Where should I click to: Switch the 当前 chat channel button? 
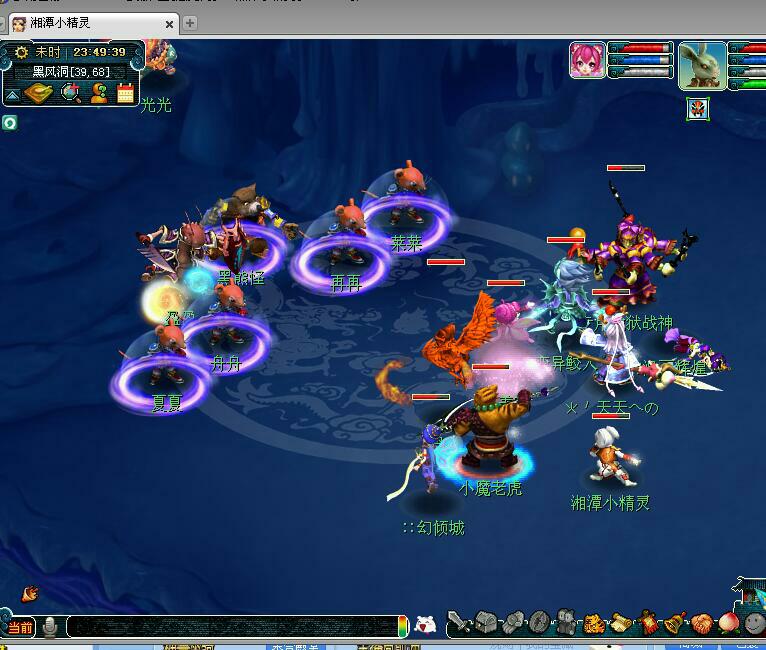(x=20, y=627)
